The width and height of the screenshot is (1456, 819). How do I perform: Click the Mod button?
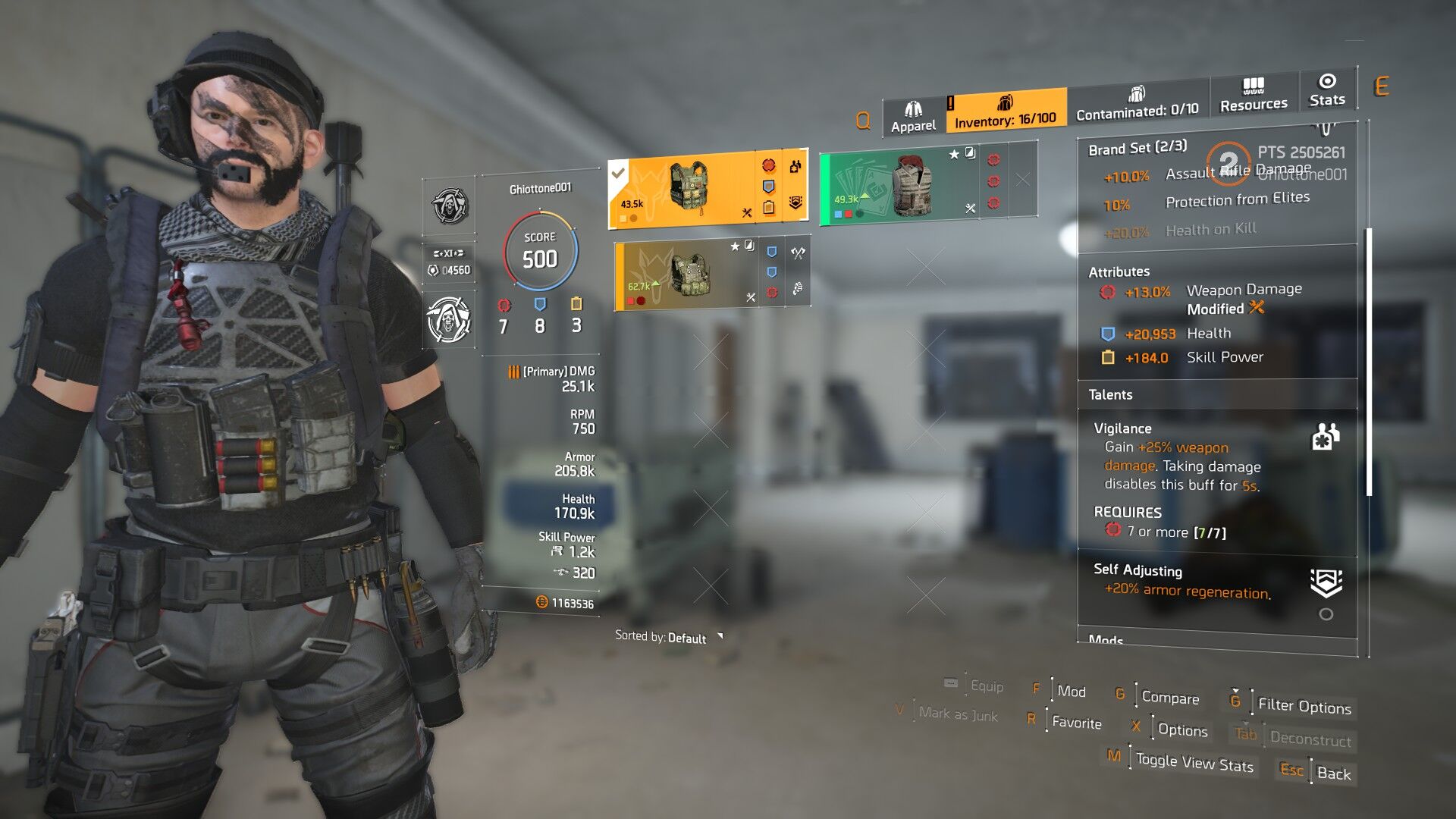1071,691
